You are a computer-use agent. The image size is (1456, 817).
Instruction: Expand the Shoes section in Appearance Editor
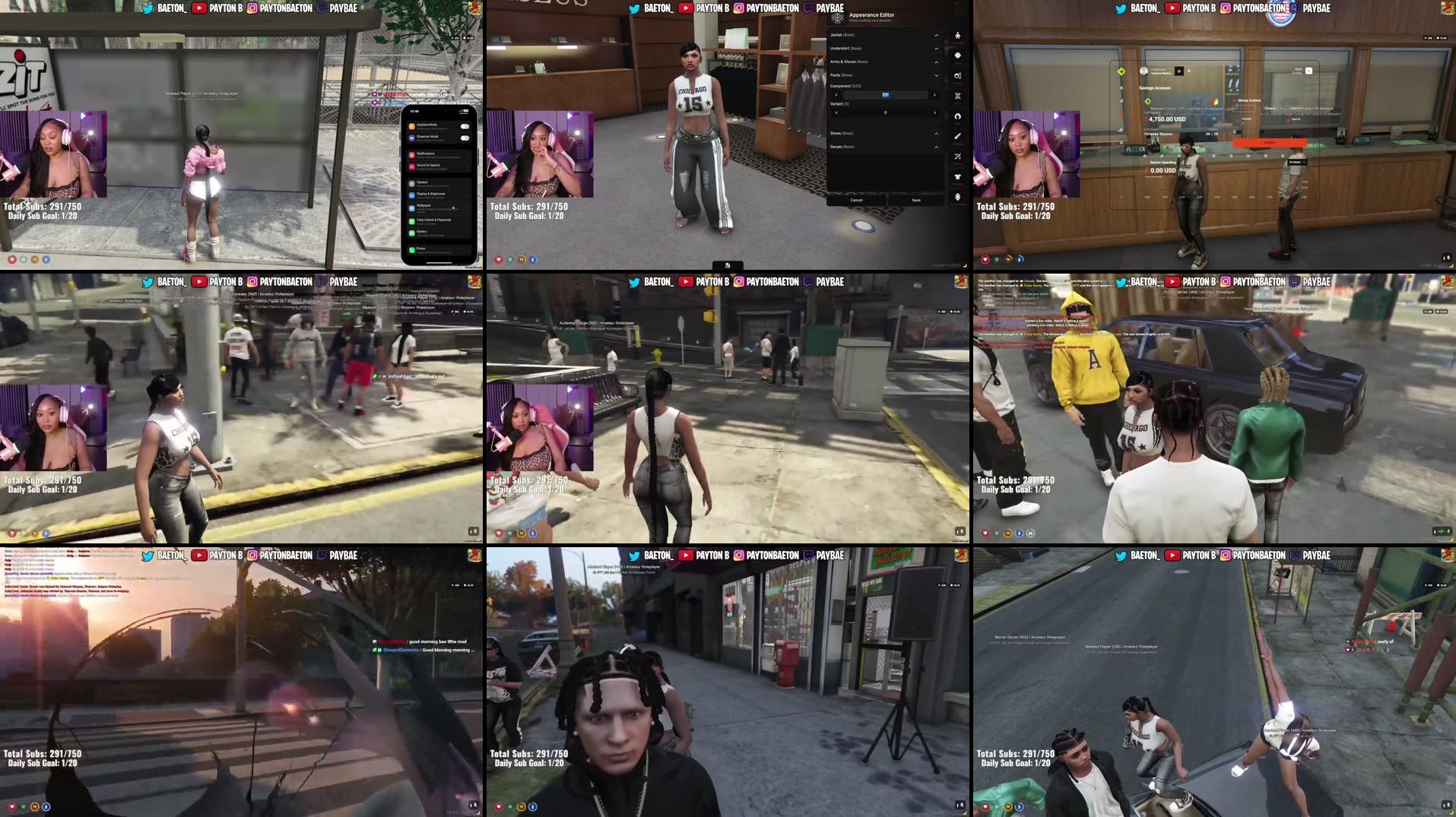click(936, 133)
